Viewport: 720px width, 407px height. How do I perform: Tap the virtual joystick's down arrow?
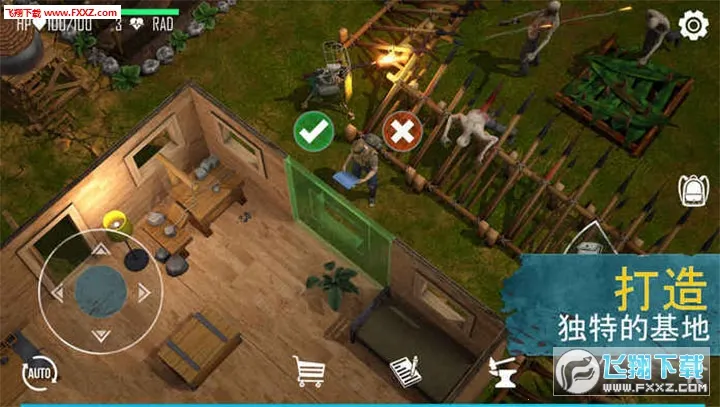[x=100, y=335]
